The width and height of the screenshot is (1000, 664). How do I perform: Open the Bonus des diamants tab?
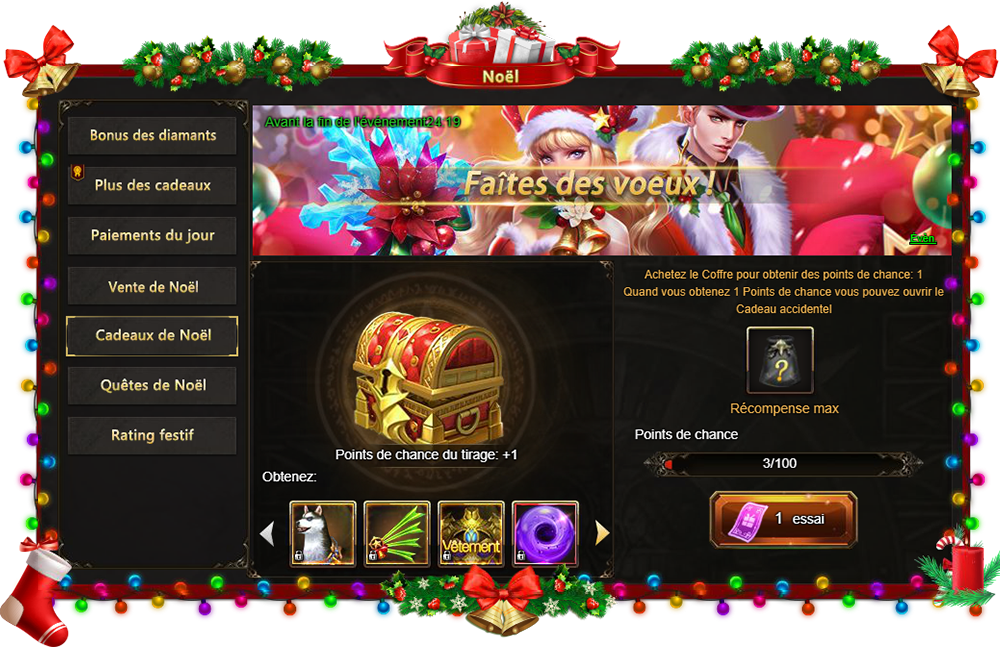point(152,136)
